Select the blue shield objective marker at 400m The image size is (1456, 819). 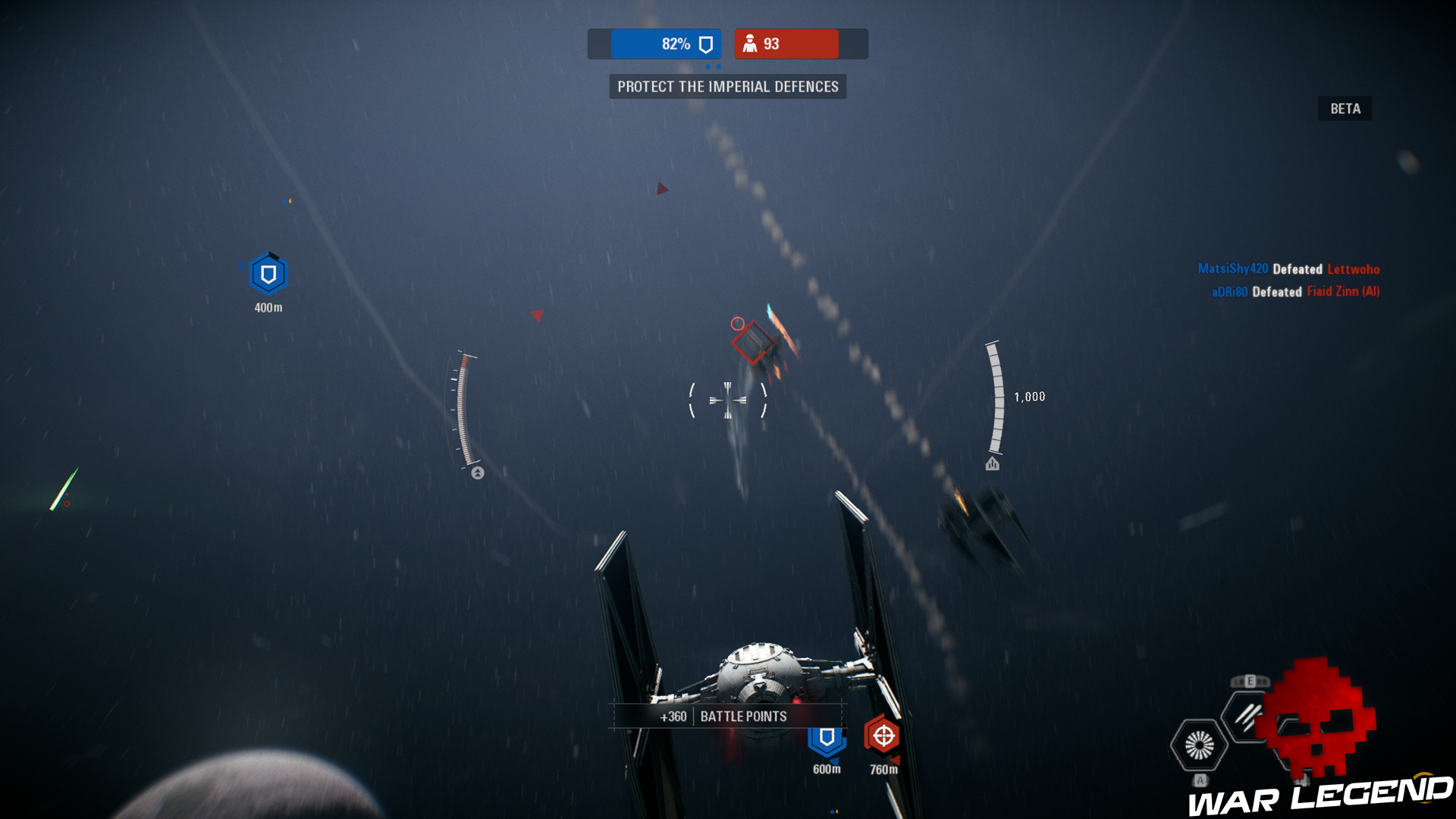pos(268,275)
